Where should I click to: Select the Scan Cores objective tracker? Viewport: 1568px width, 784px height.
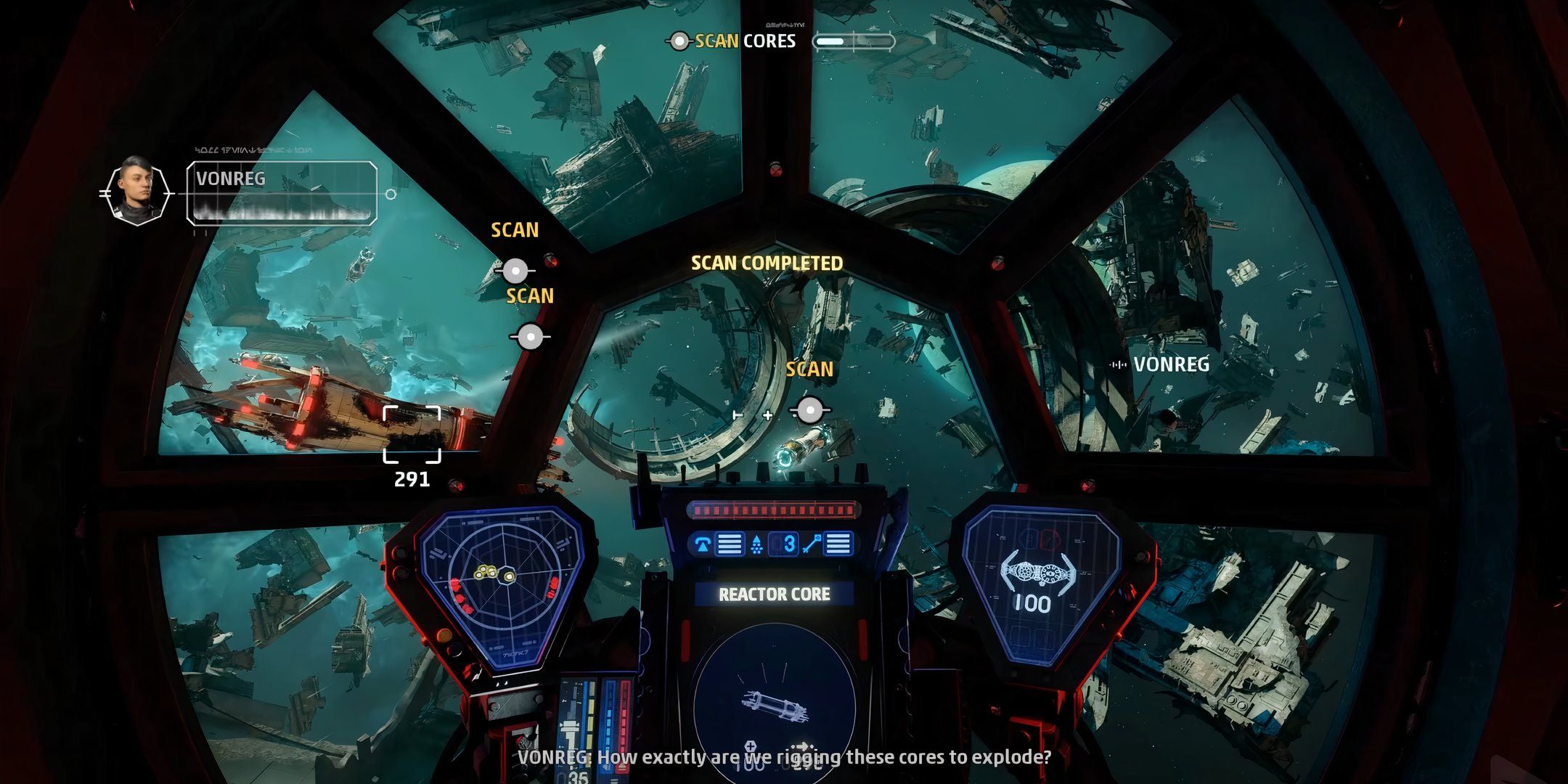click(744, 41)
